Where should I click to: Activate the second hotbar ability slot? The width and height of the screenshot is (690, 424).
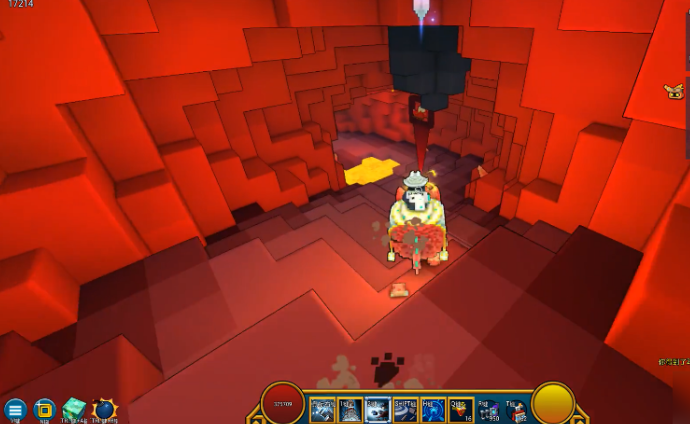click(350, 409)
